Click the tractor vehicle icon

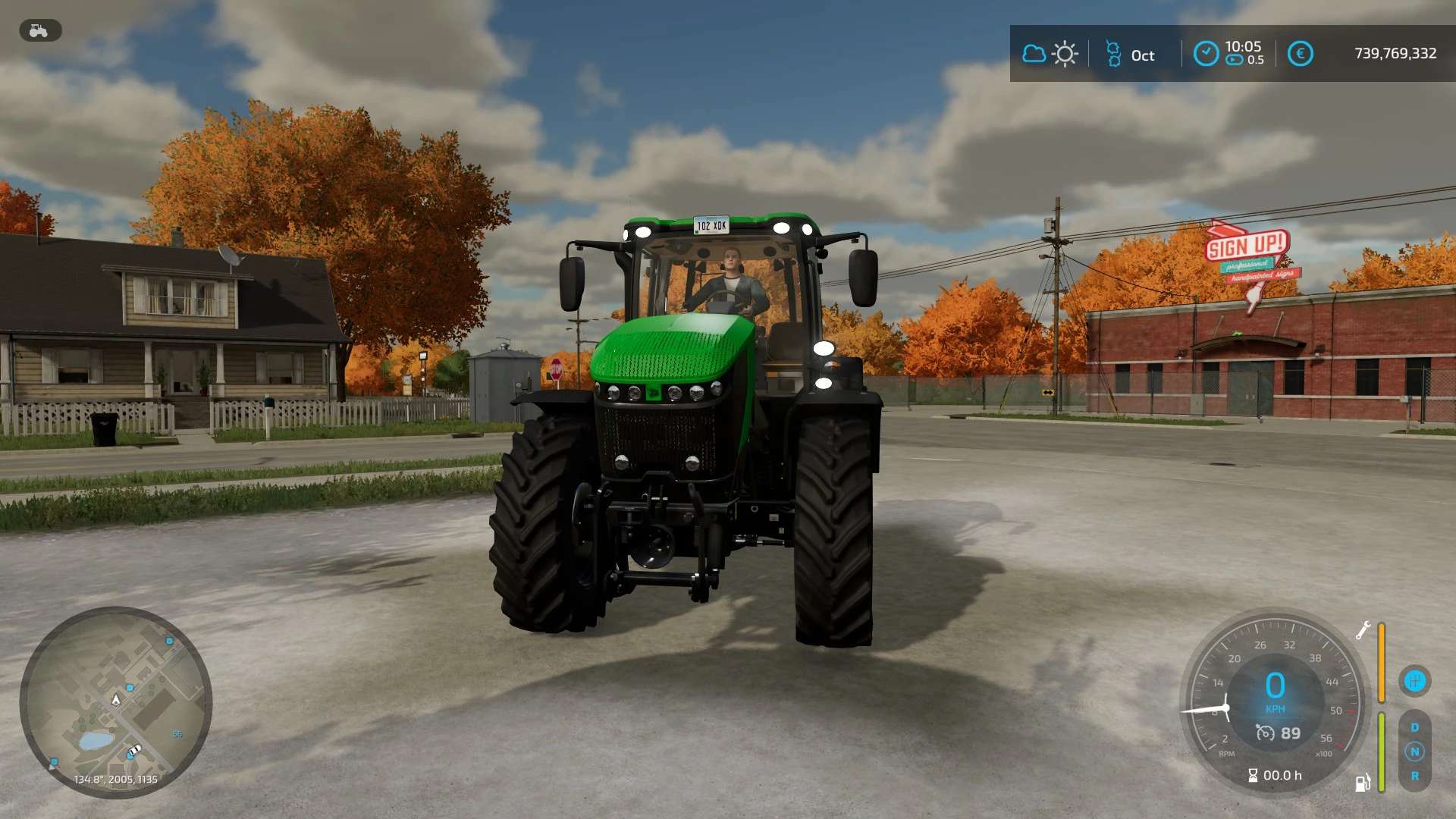click(x=39, y=30)
